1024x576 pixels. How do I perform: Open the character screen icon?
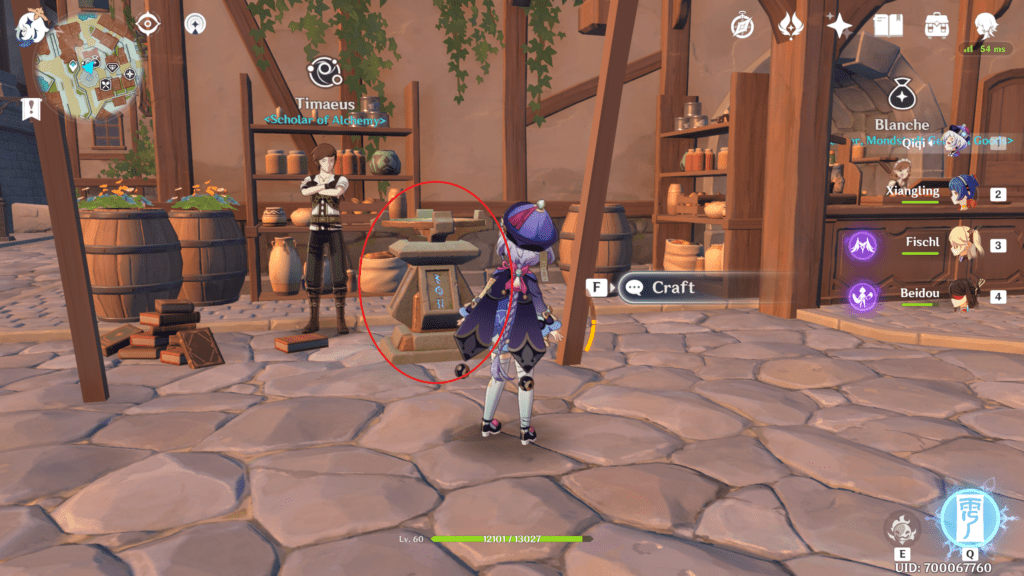[986, 25]
